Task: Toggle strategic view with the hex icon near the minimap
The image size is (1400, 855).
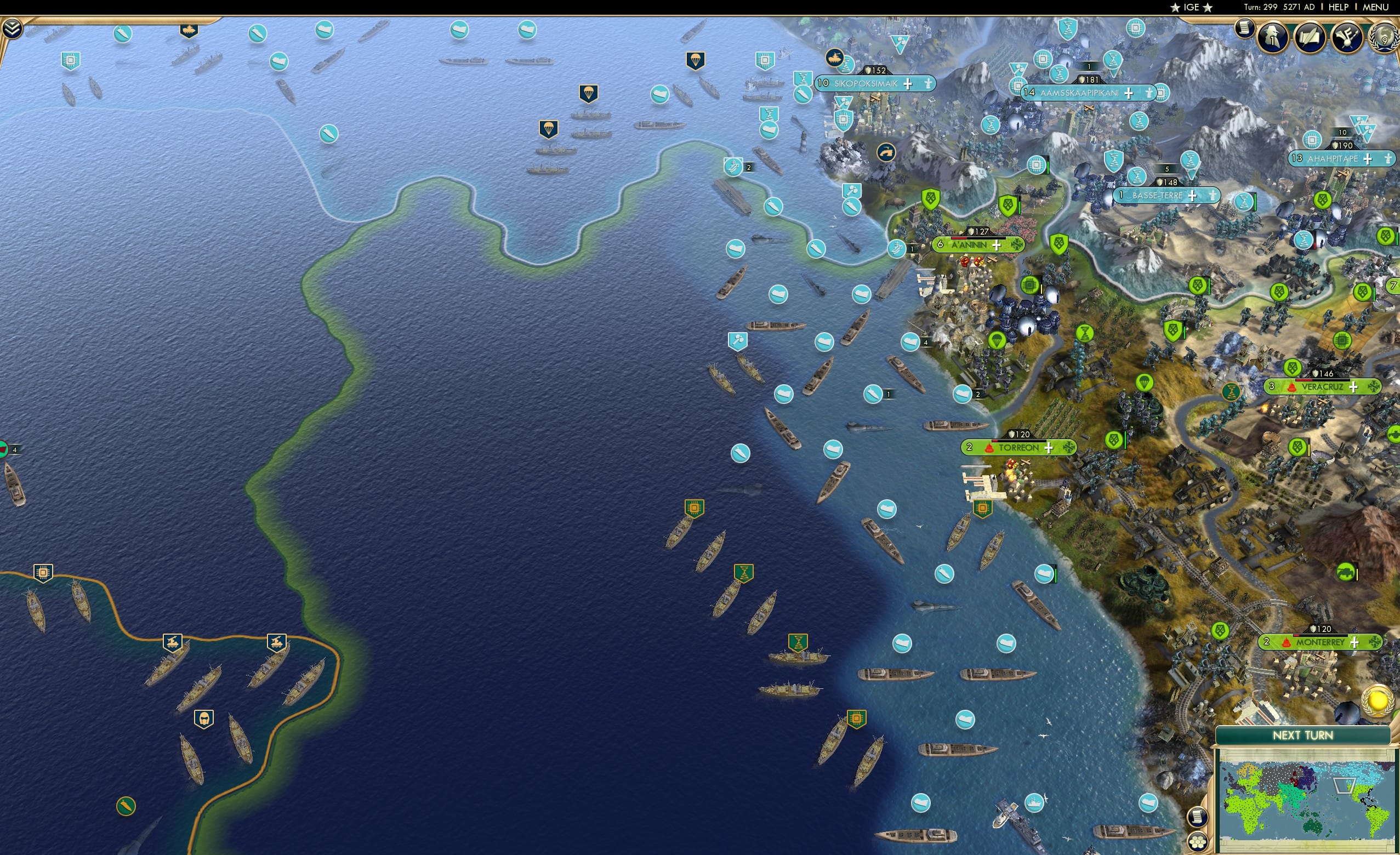Action: pyautogui.click(x=1198, y=843)
